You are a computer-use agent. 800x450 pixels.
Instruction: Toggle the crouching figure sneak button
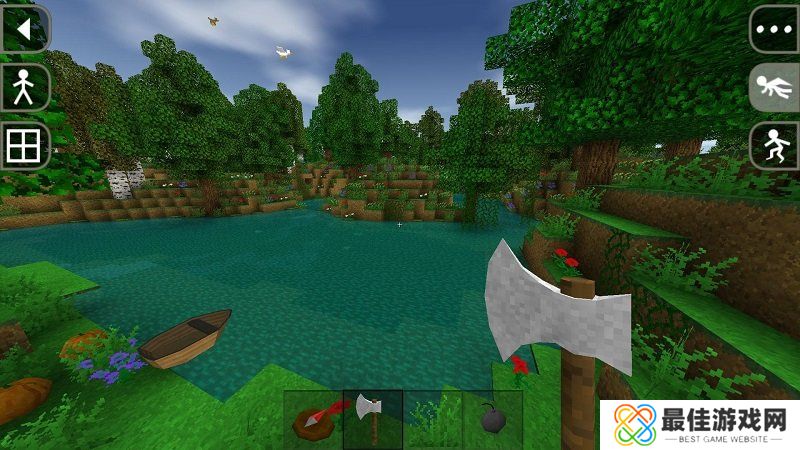coord(774,146)
